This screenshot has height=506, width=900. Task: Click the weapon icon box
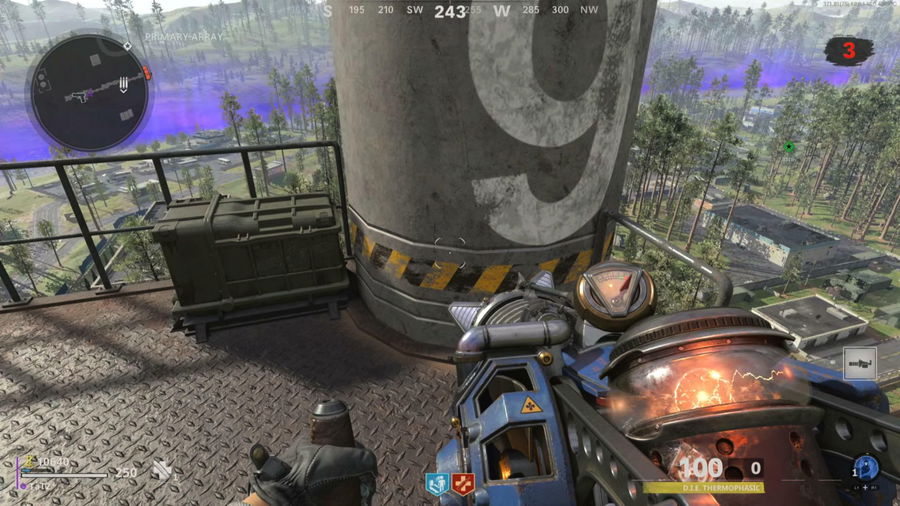point(858,364)
